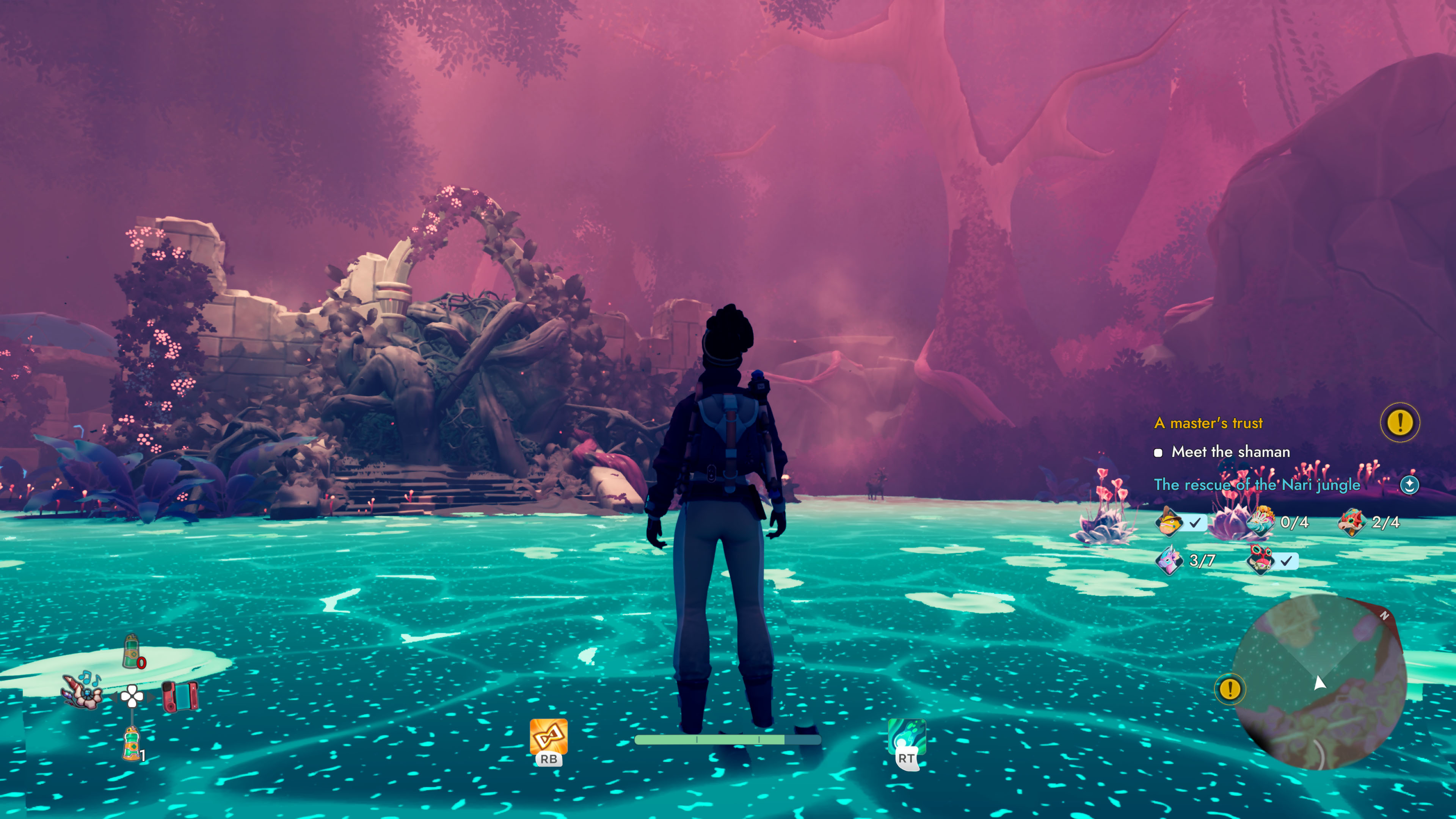Select the green spray consumable icon
Viewport: 1456px width, 819px height.
coord(131,651)
